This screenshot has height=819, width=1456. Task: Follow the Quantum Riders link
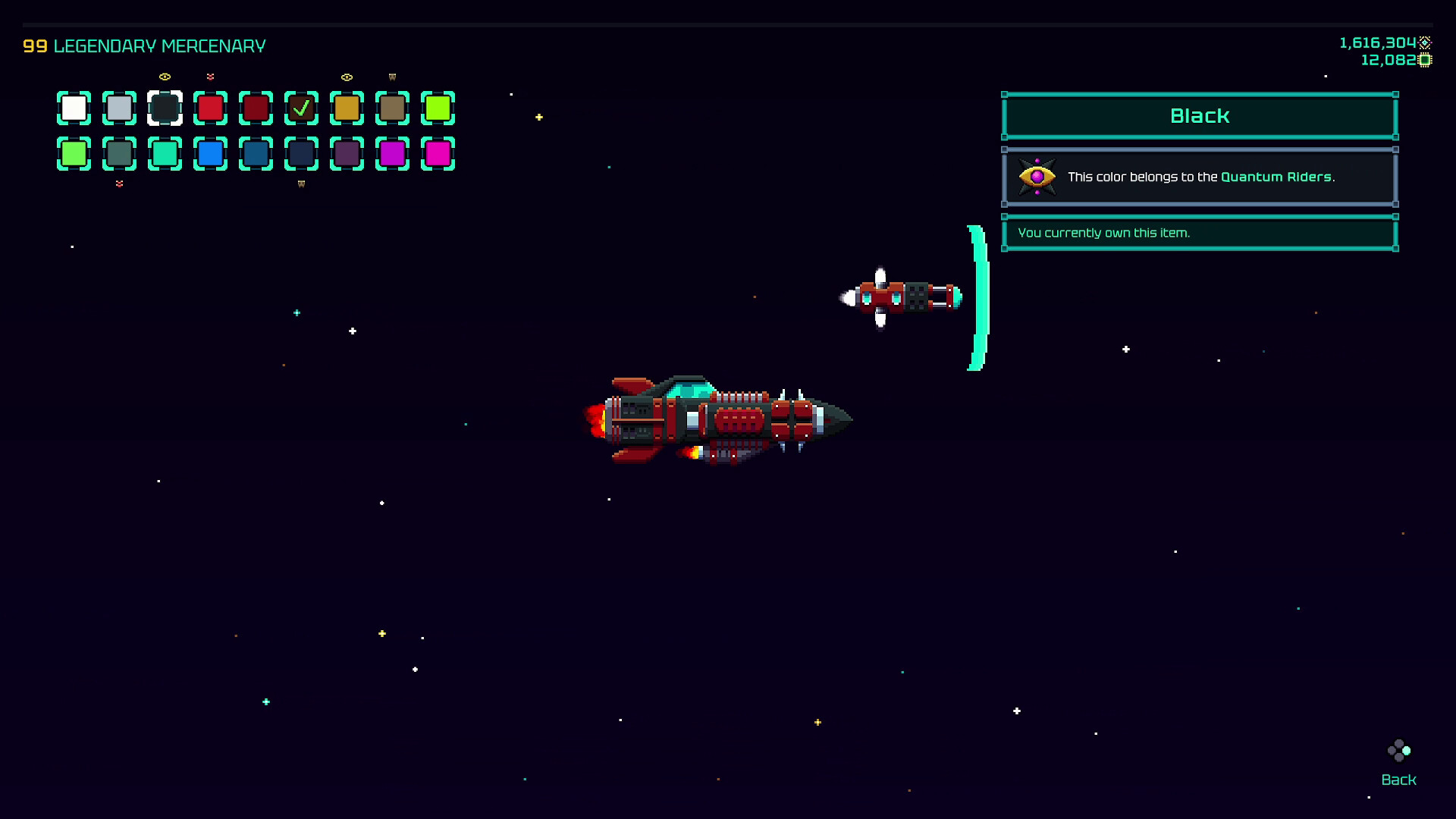[1279, 177]
